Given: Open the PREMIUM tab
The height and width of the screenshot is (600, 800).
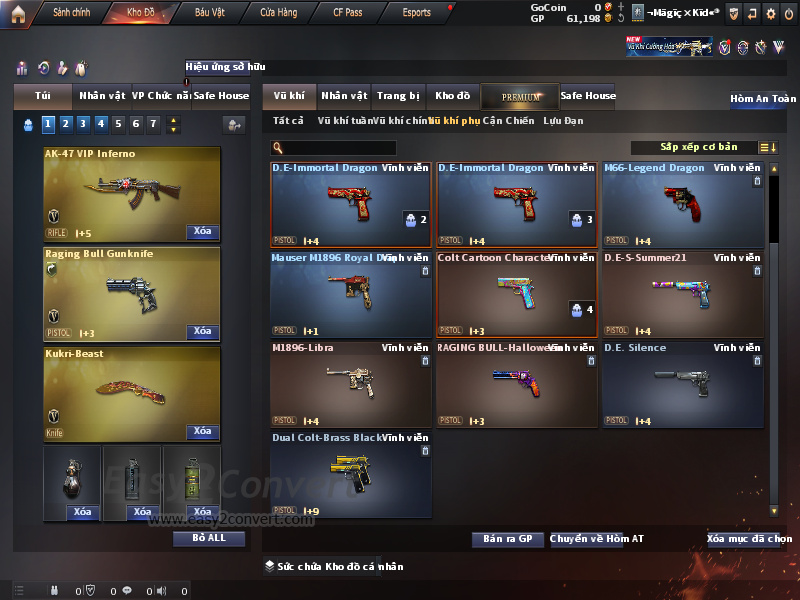Looking at the screenshot, I should click(521, 97).
